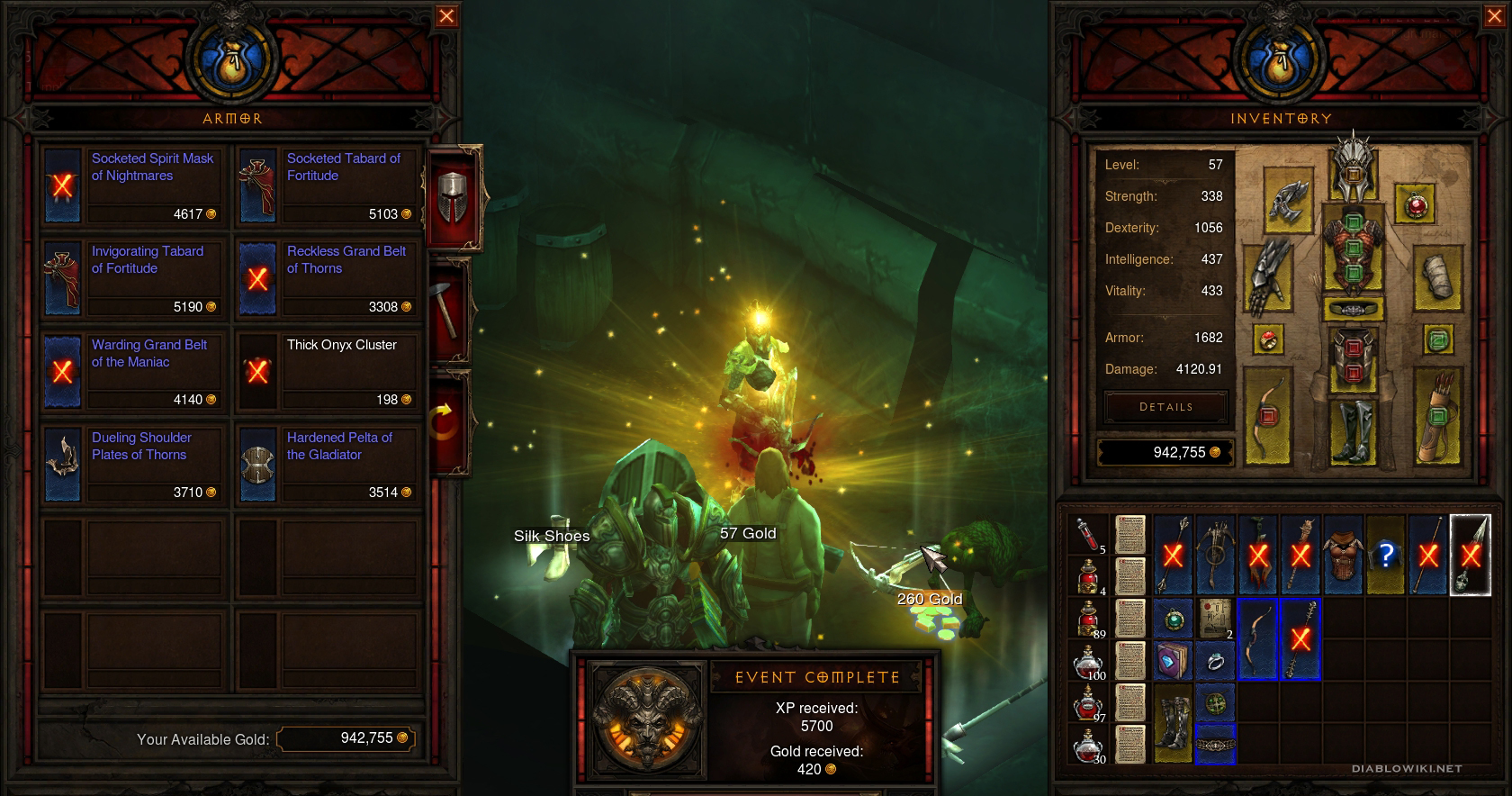Select the equipped amulet slot
This screenshot has height=796, width=1512.
click(x=1416, y=206)
